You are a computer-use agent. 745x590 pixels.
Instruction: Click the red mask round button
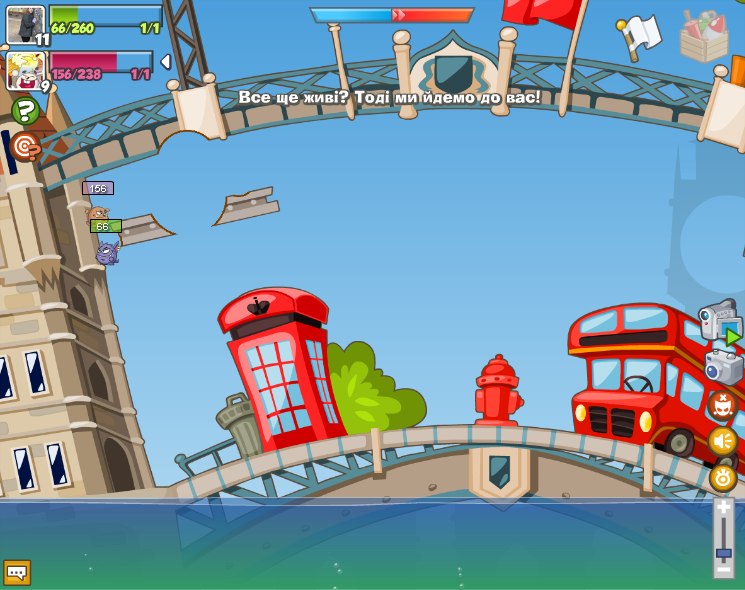tap(722, 405)
